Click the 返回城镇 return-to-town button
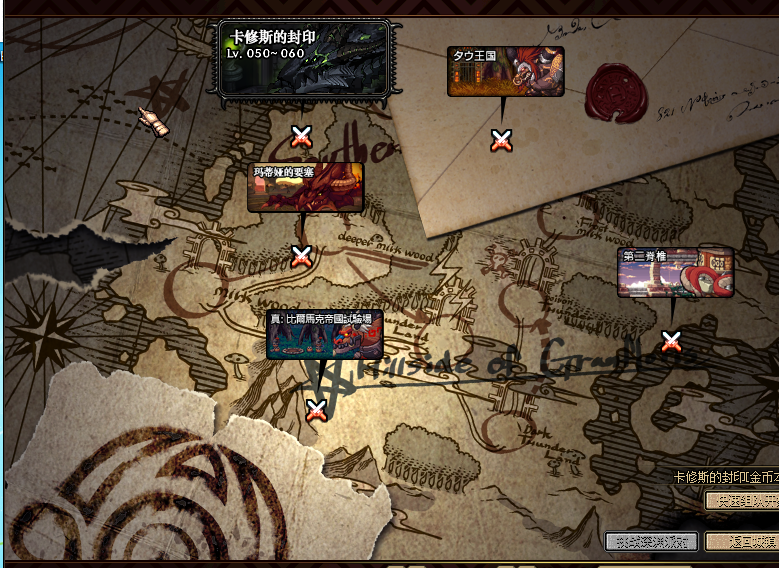 [x=741, y=541]
